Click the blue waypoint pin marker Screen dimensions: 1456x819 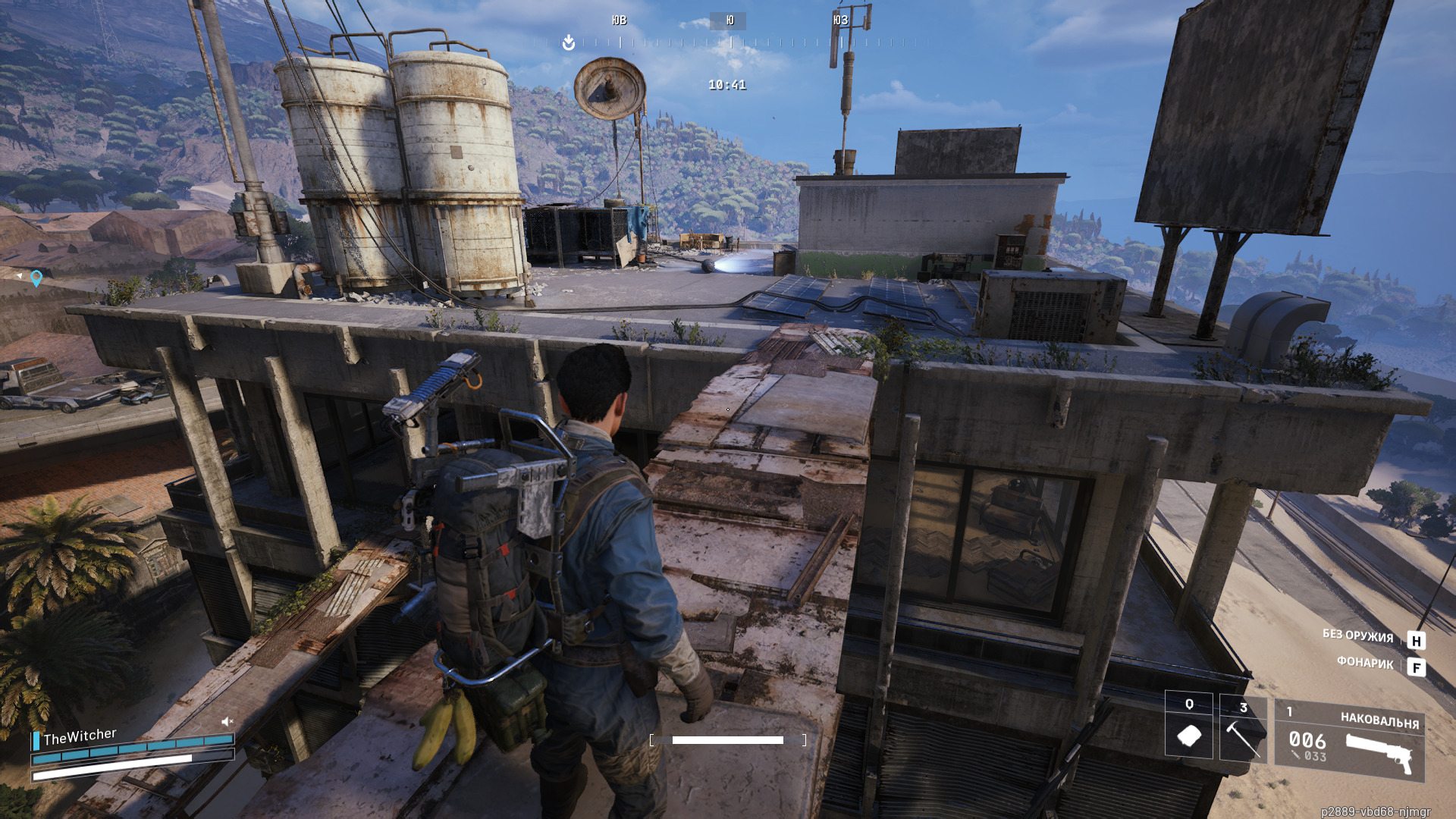[36, 278]
